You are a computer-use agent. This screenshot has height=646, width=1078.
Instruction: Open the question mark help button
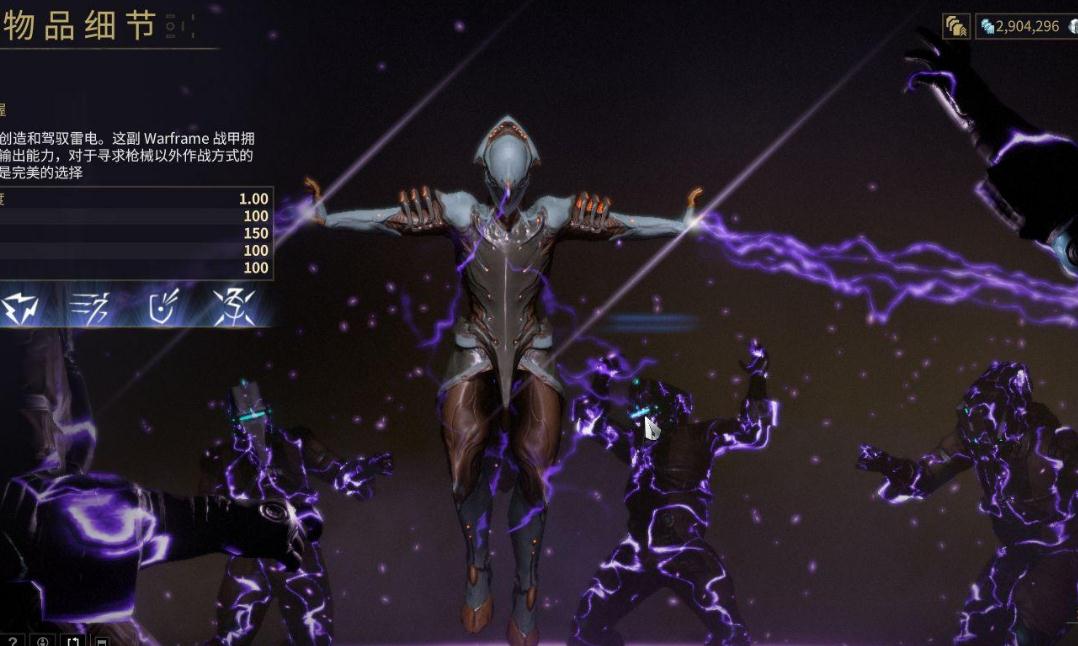point(12,640)
